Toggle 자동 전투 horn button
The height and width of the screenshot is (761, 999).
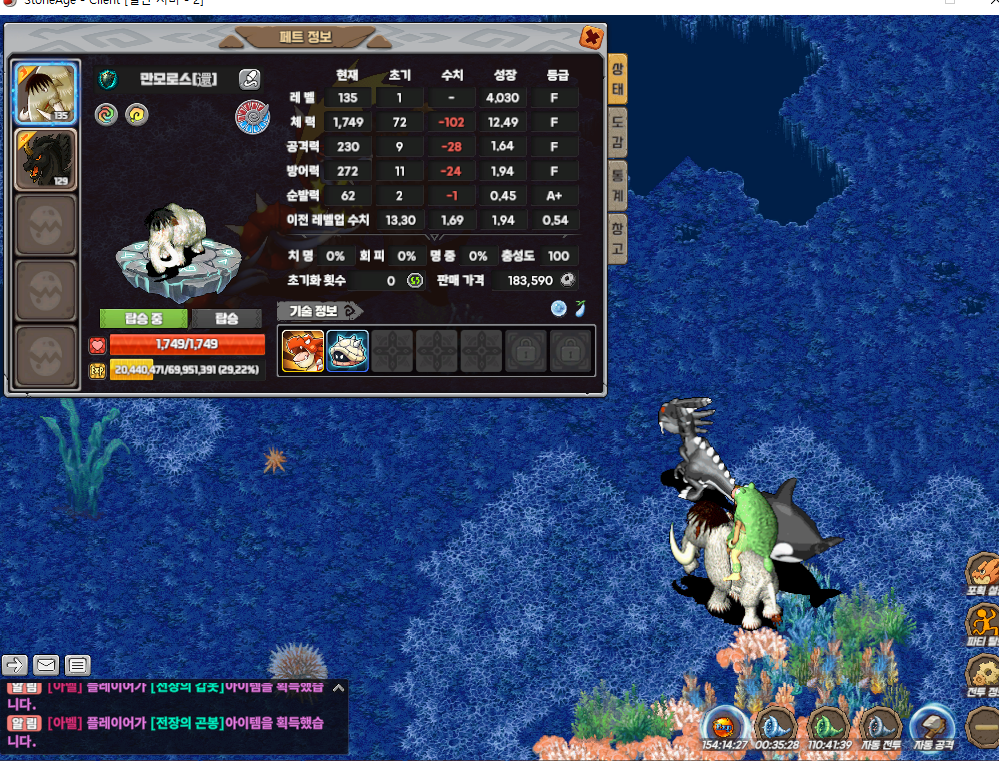[x=880, y=728]
